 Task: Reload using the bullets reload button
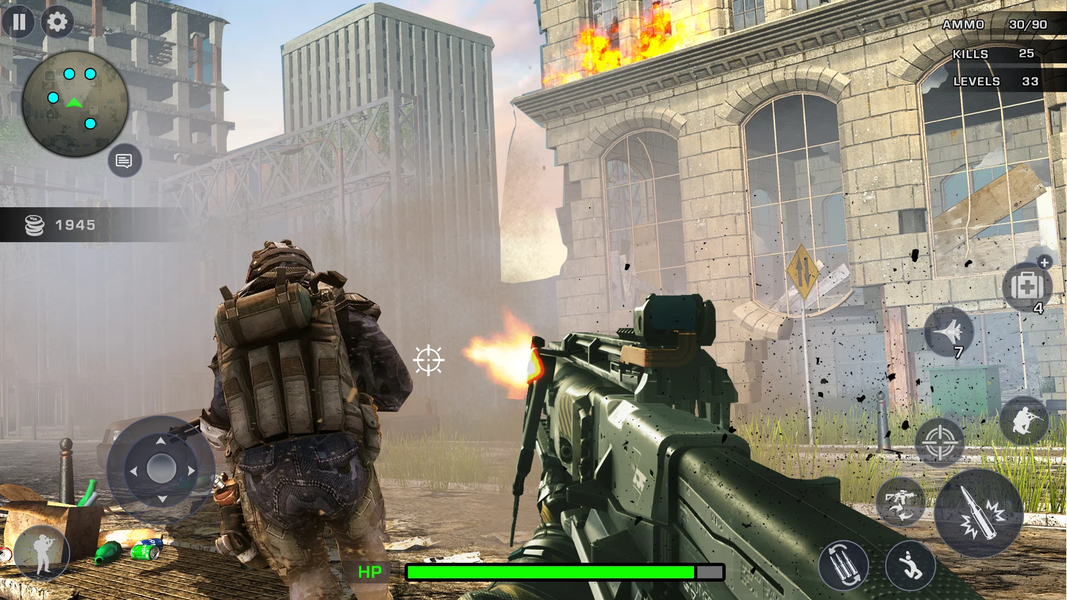842,566
